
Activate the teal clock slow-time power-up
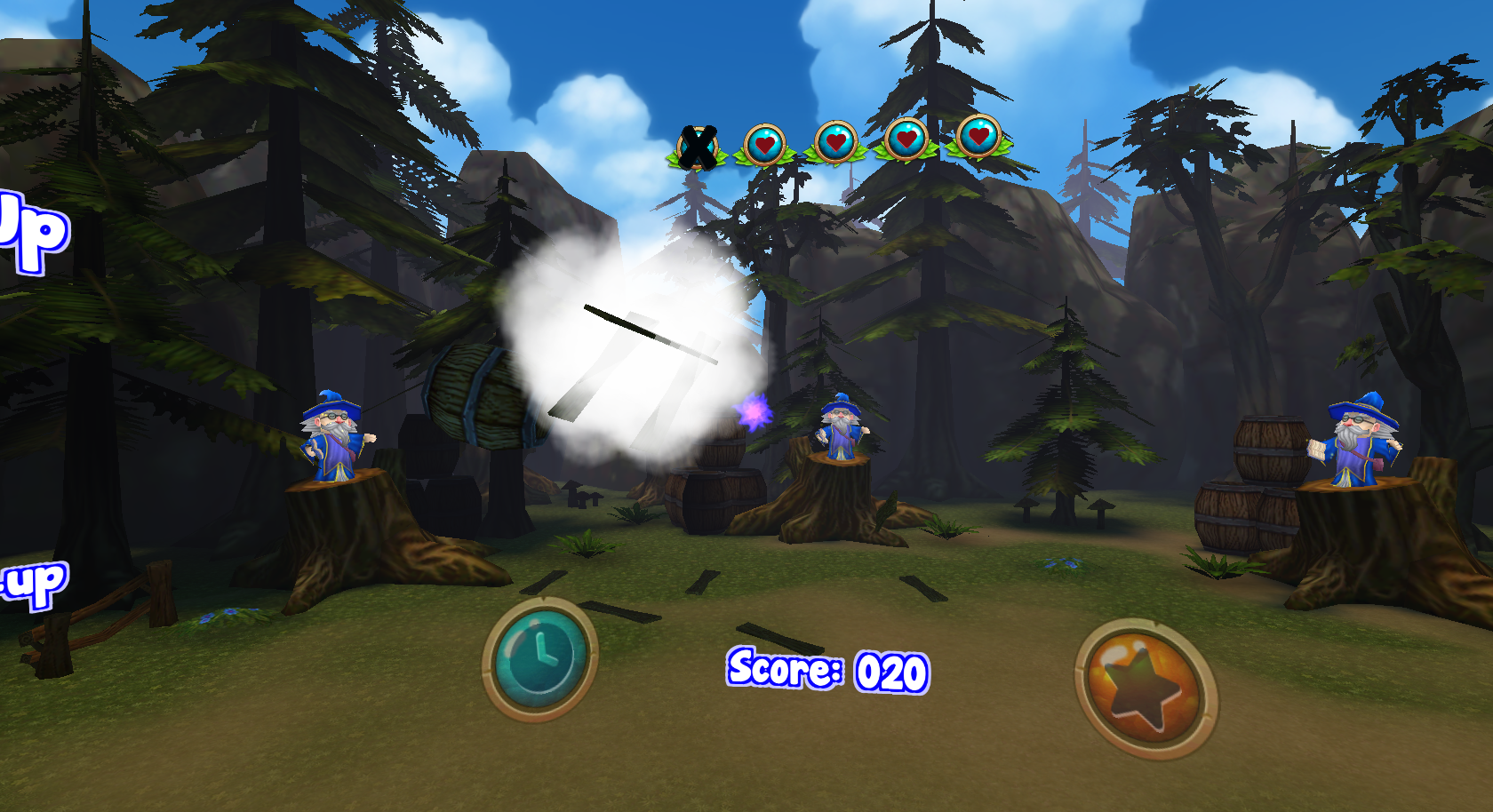pos(539,657)
